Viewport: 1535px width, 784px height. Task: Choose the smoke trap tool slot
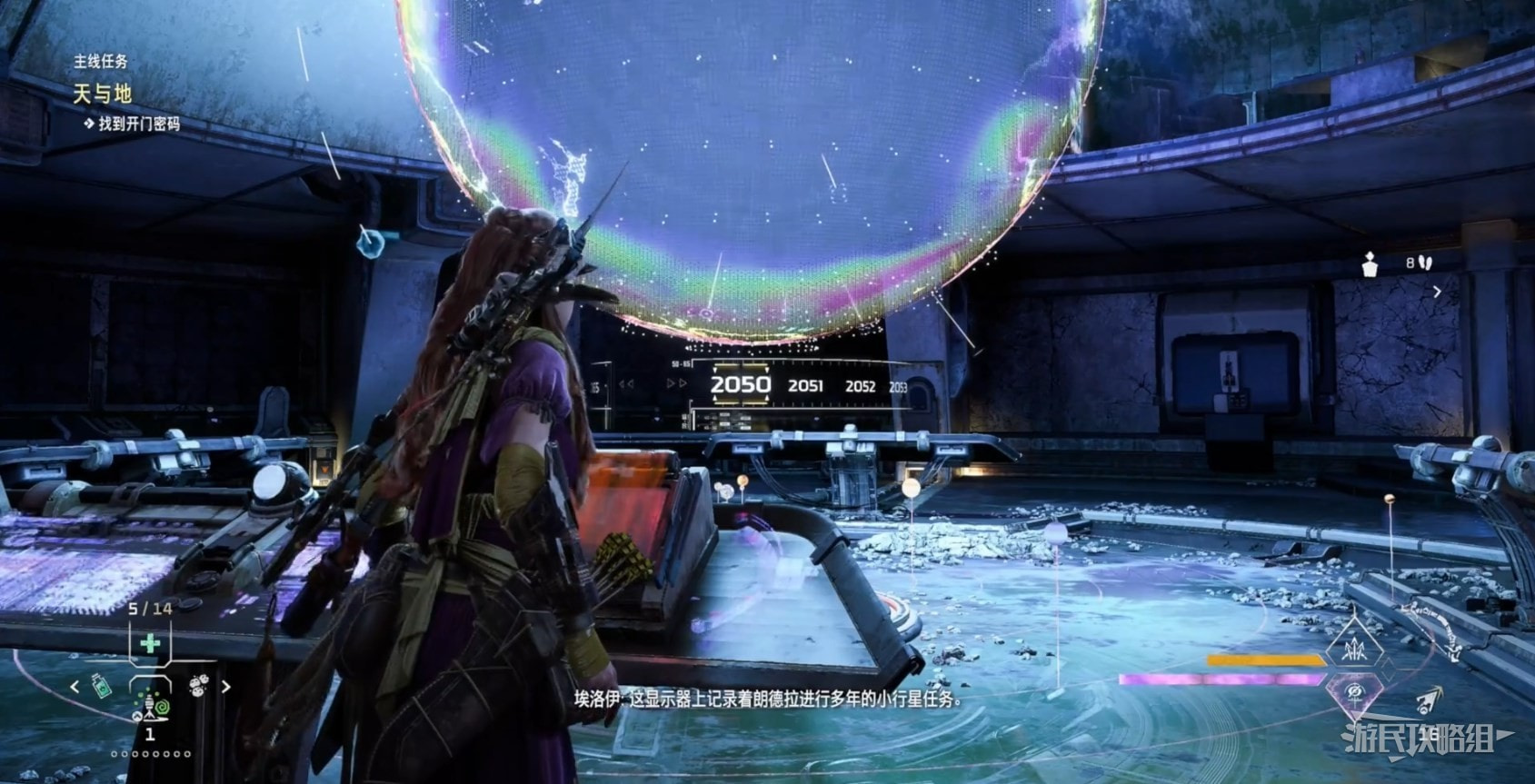tap(151, 703)
